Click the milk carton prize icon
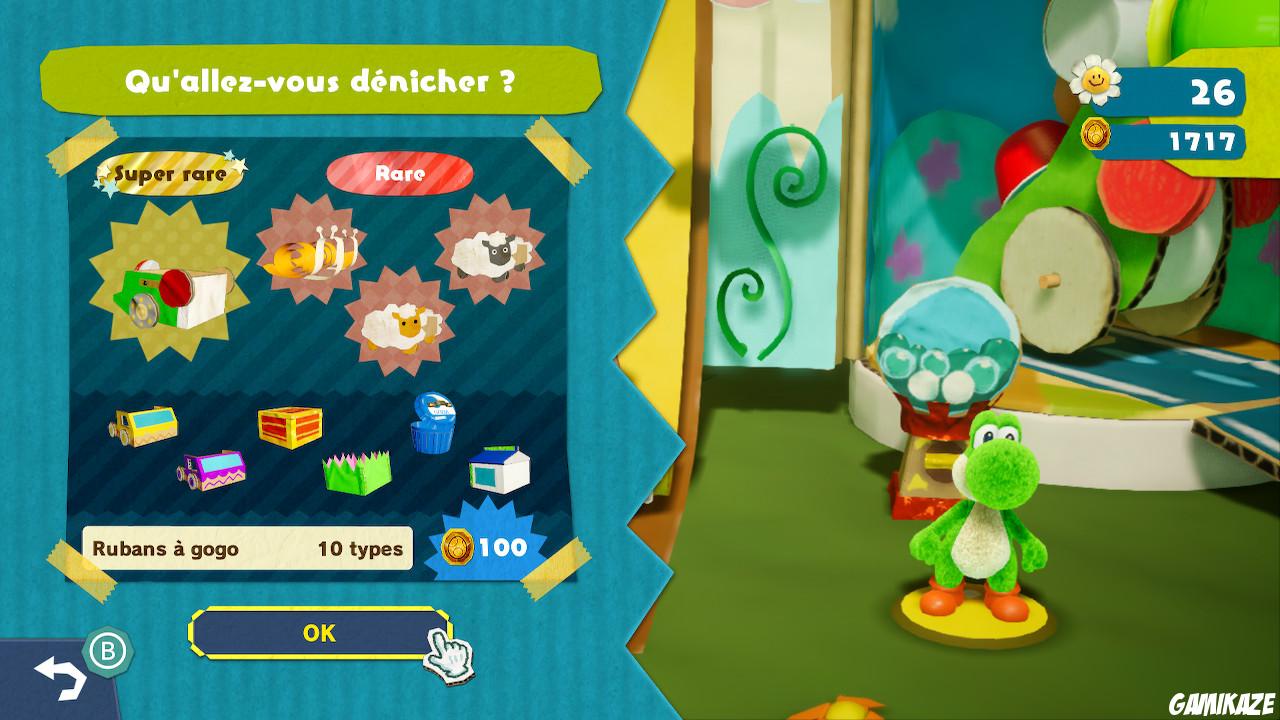This screenshot has width=1280, height=720. click(500, 470)
